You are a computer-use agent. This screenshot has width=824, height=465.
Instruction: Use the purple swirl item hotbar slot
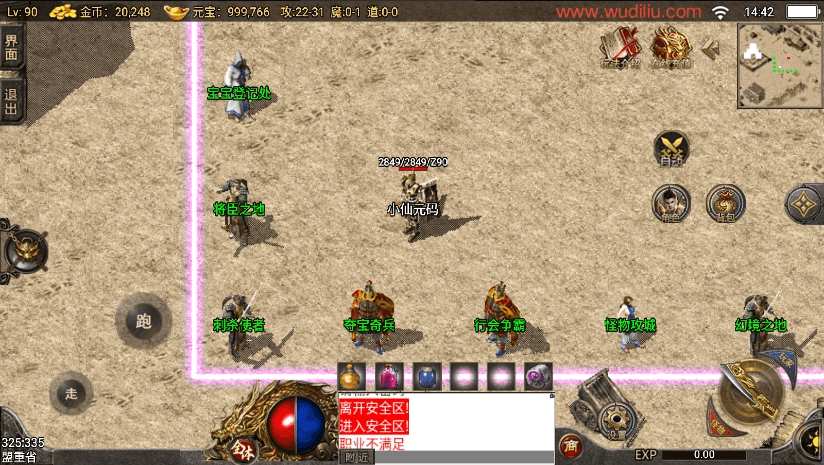pos(538,377)
